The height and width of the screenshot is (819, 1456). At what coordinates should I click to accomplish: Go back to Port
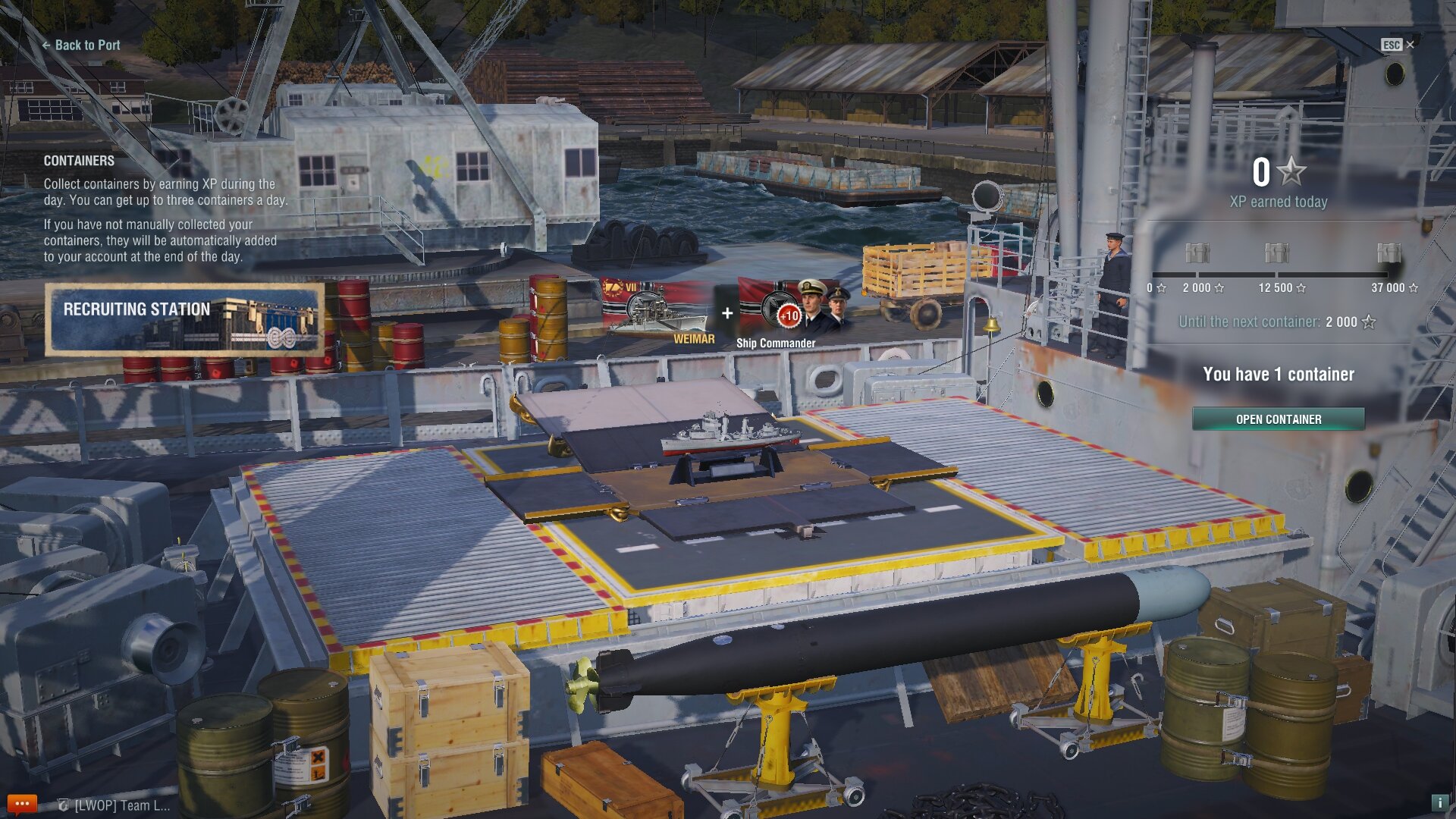pyautogui.click(x=81, y=45)
